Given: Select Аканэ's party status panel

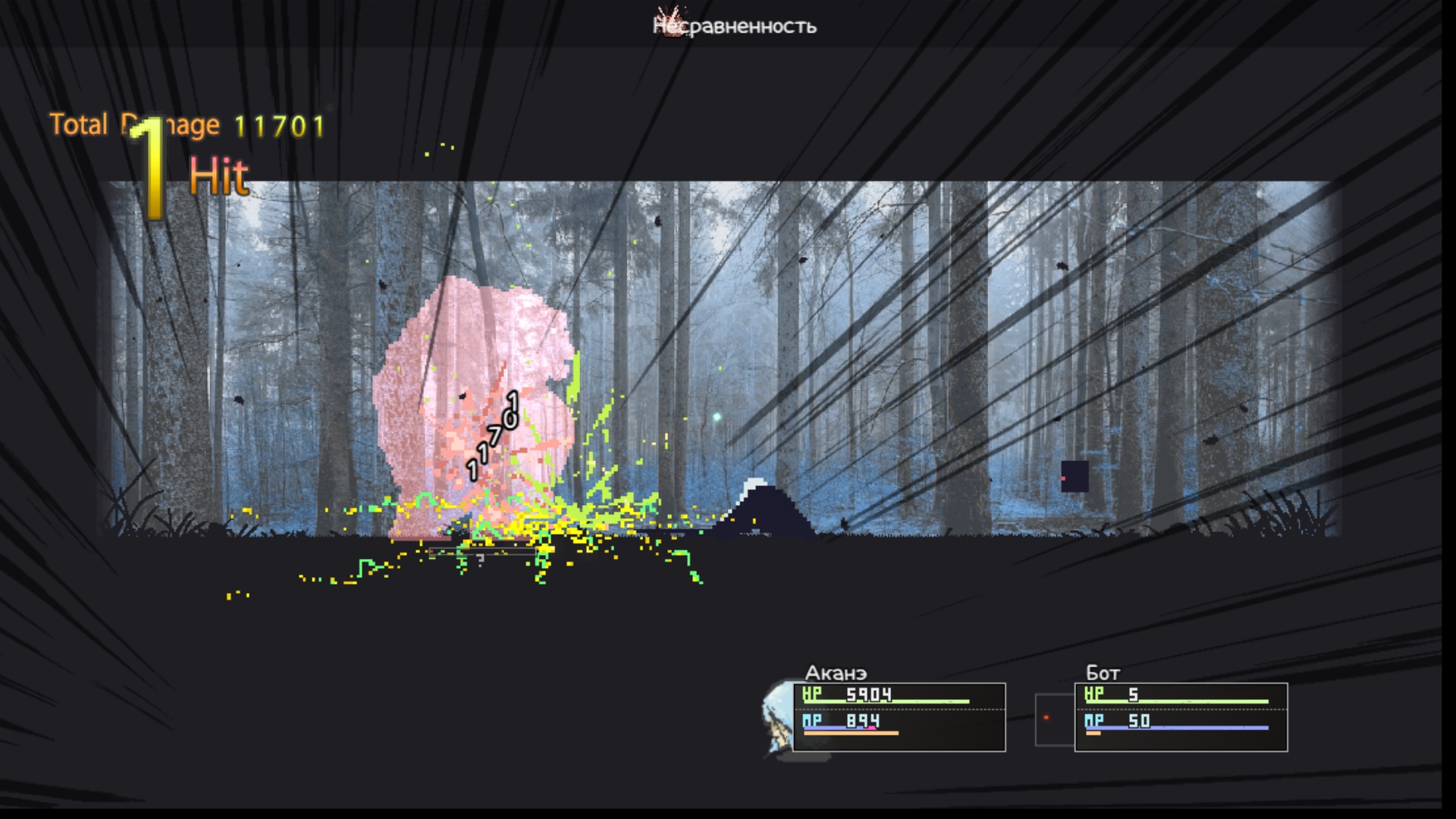Looking at the screenshot, I should click(x=899, y=717).
